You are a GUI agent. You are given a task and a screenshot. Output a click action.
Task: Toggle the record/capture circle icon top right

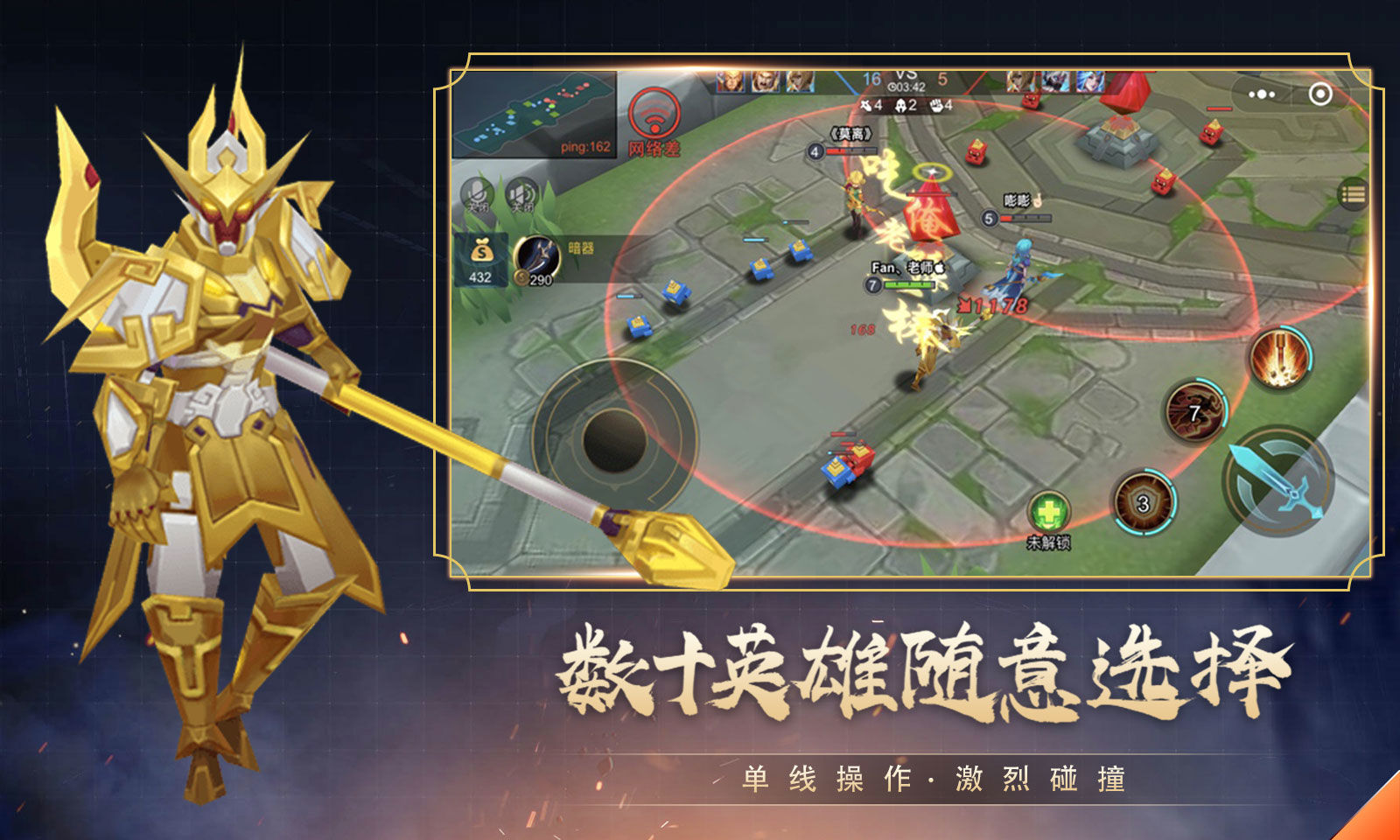(x=1321, y=94)
